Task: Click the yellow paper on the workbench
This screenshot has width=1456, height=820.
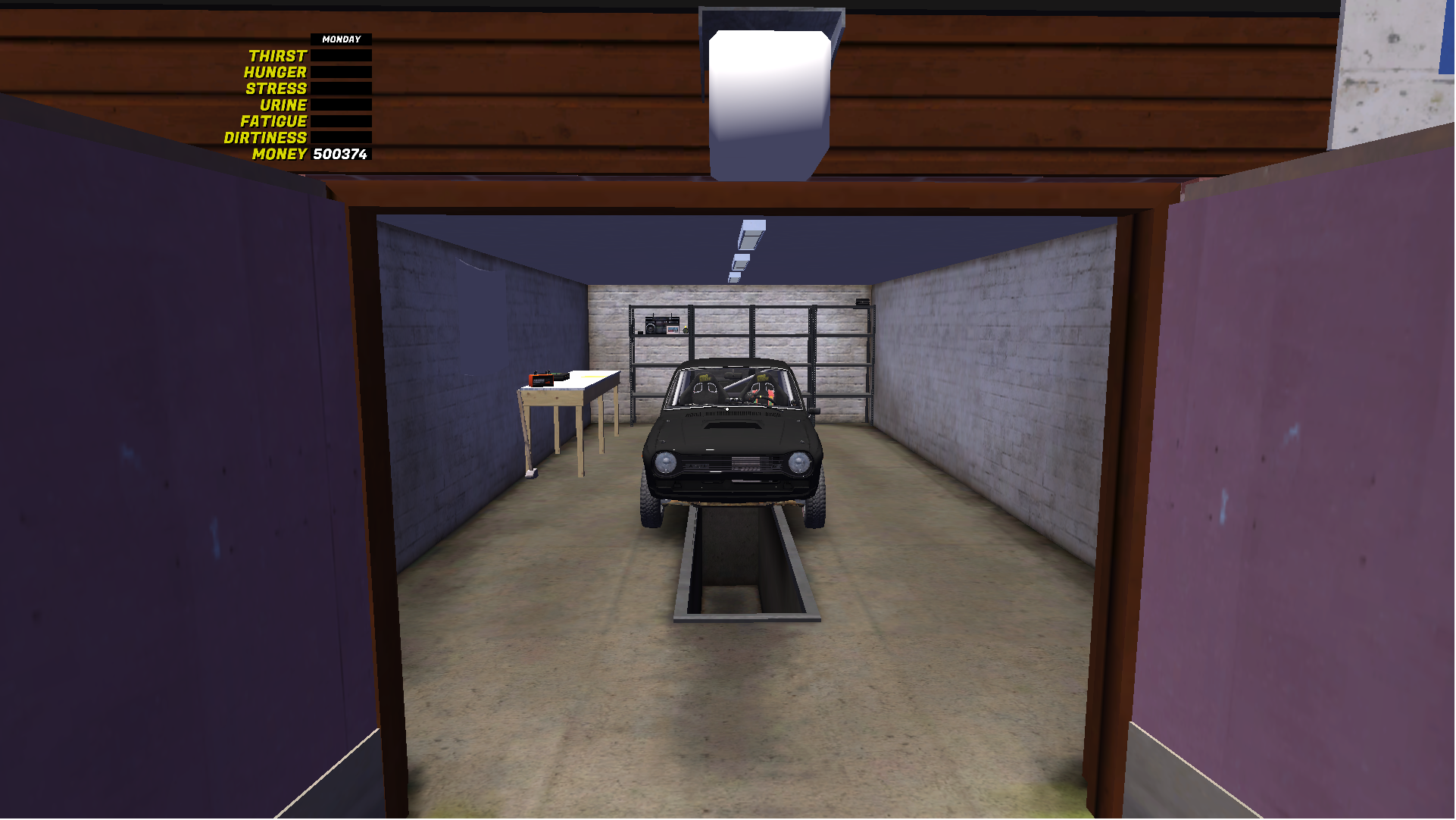Action: click(594, 377)
